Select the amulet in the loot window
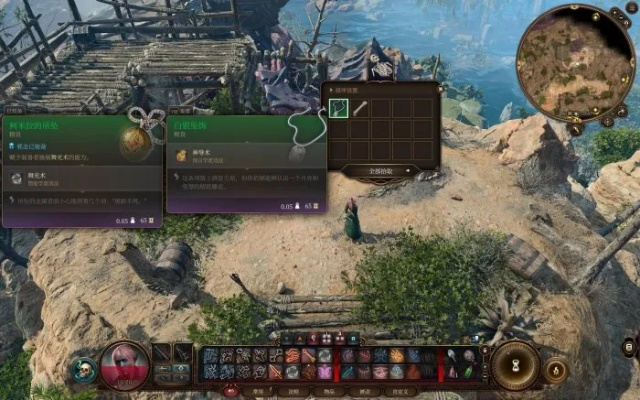Viewport: 640px width, 400px height. click(339, 108)
